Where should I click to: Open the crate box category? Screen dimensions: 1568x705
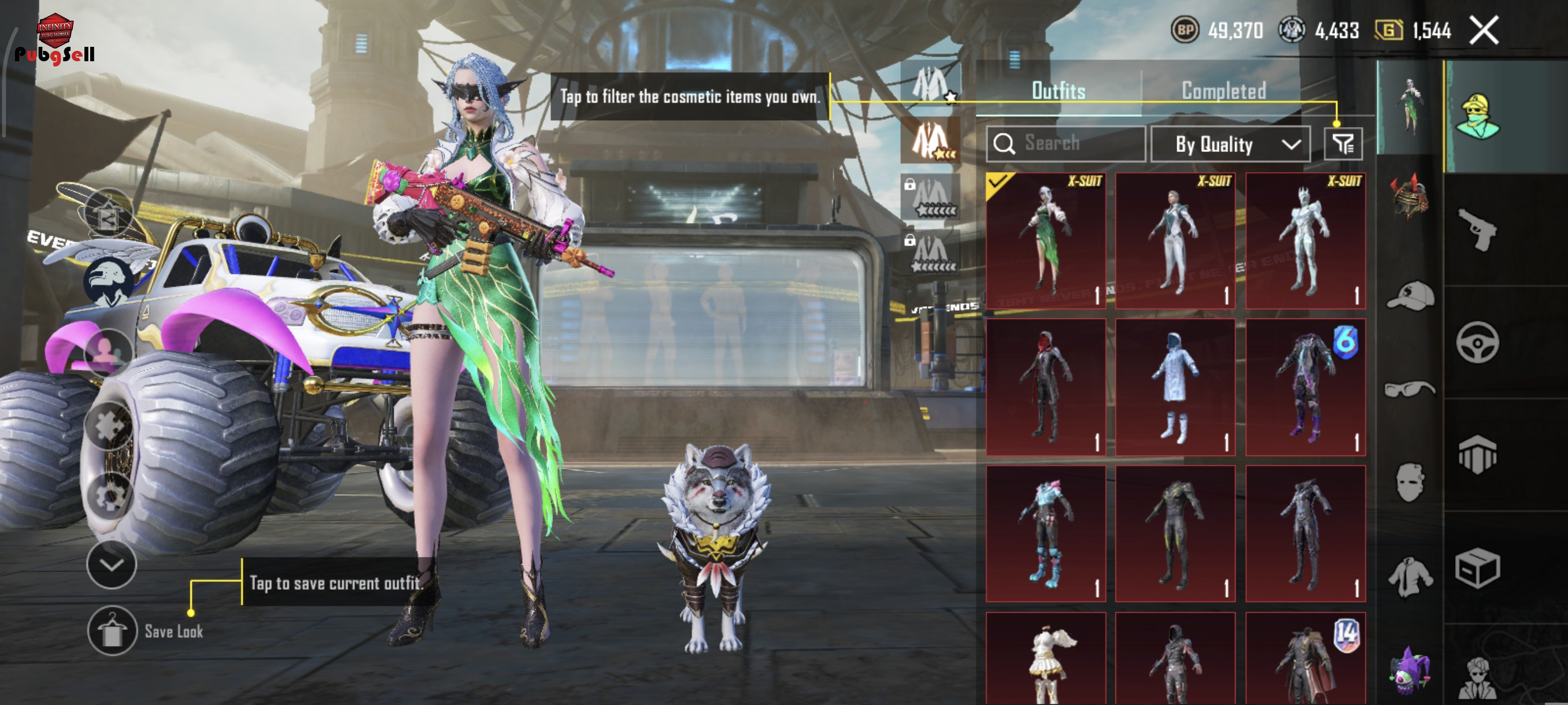click(1477, 569)
